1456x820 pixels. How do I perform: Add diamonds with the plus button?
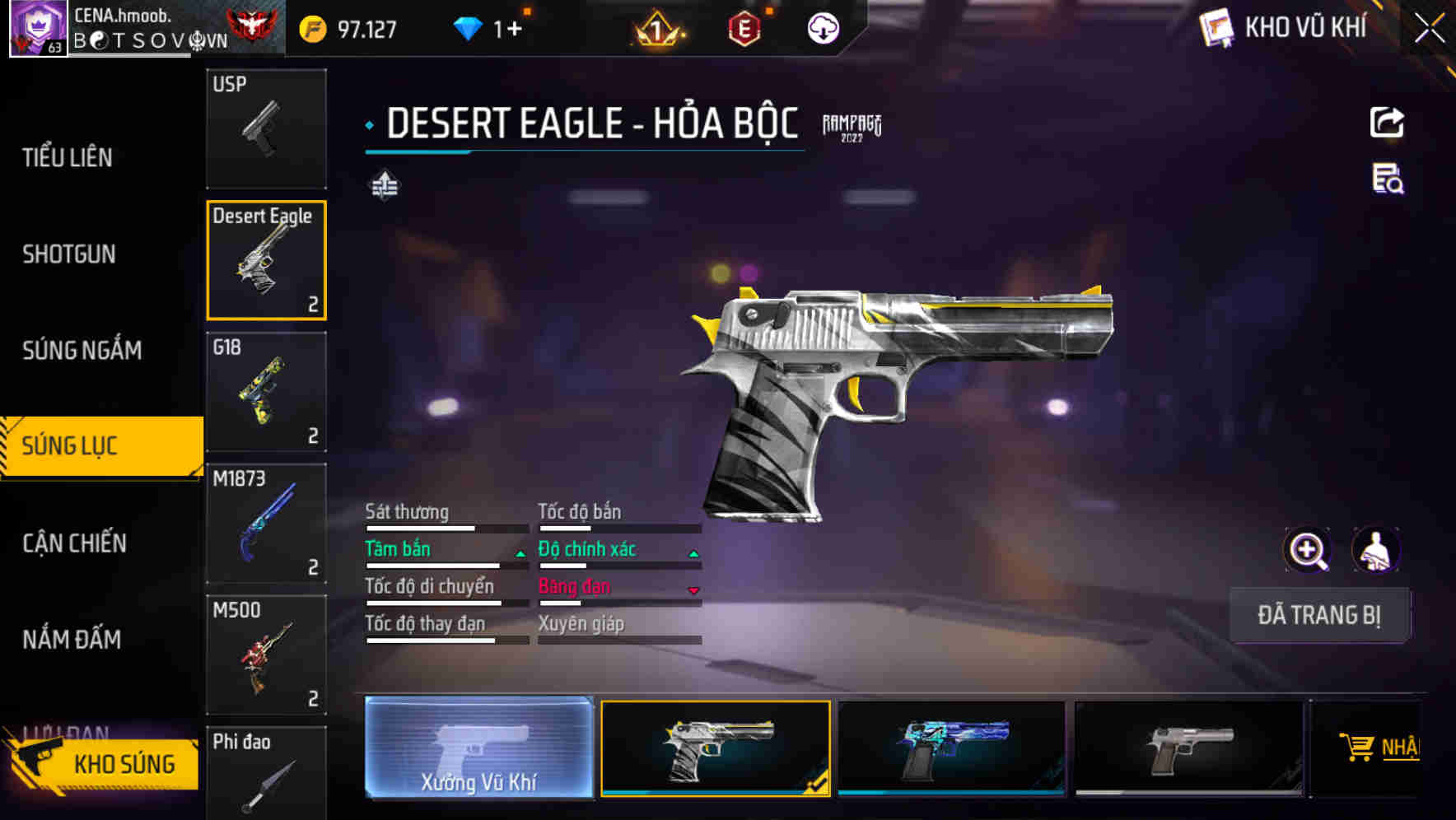[514, 30]
